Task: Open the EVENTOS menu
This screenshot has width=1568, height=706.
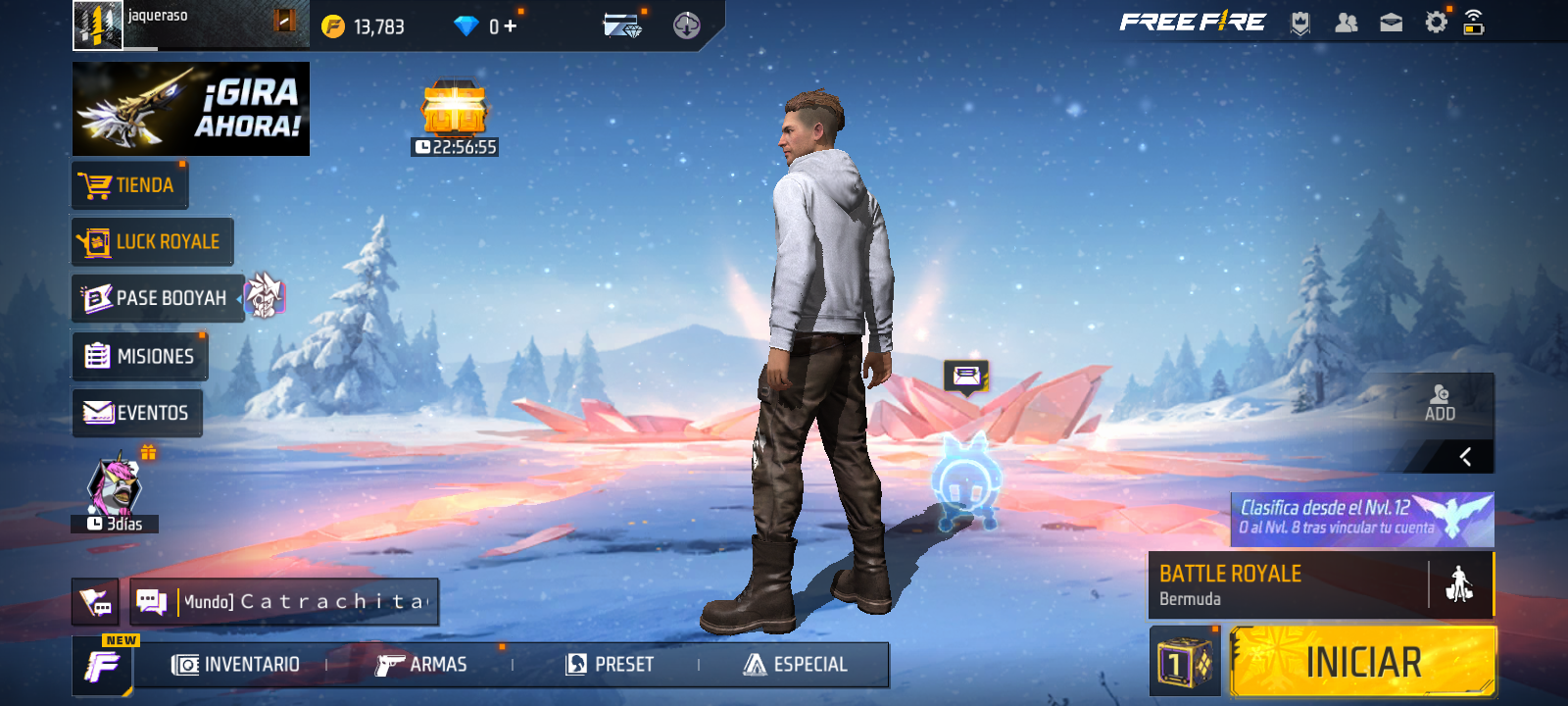Action: (137, 413)
